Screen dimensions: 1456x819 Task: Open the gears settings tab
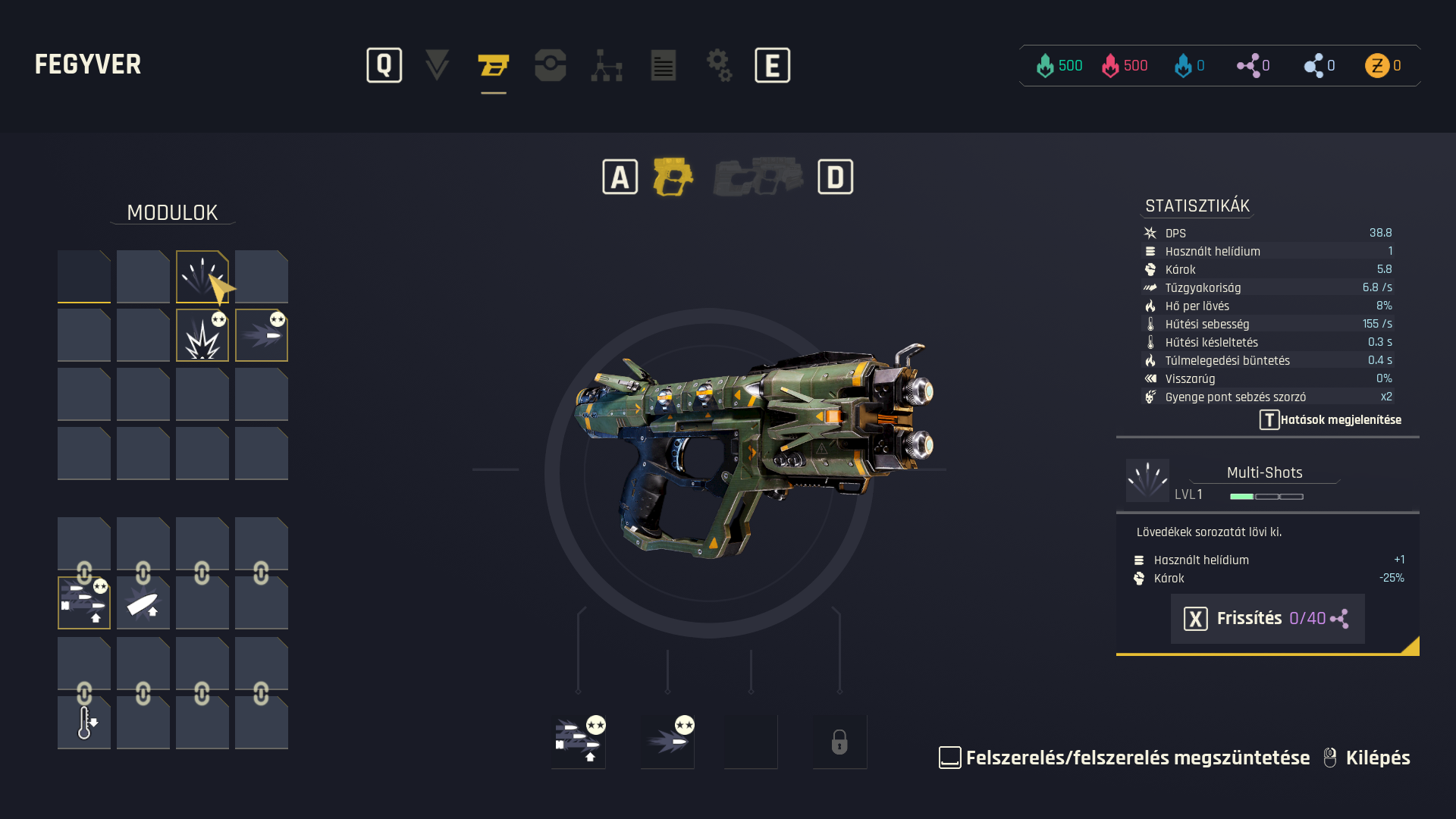tap(719, 65)
